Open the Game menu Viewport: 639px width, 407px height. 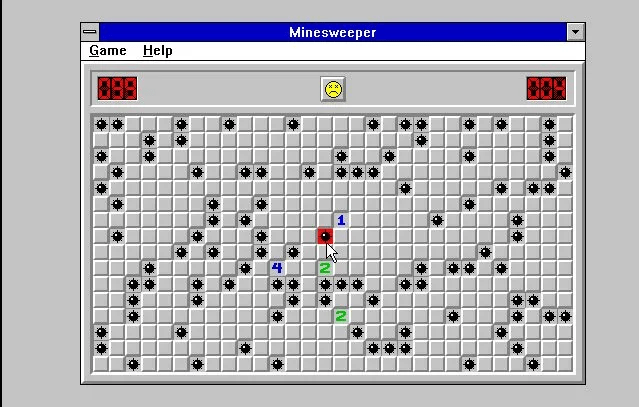click(107, 51)
